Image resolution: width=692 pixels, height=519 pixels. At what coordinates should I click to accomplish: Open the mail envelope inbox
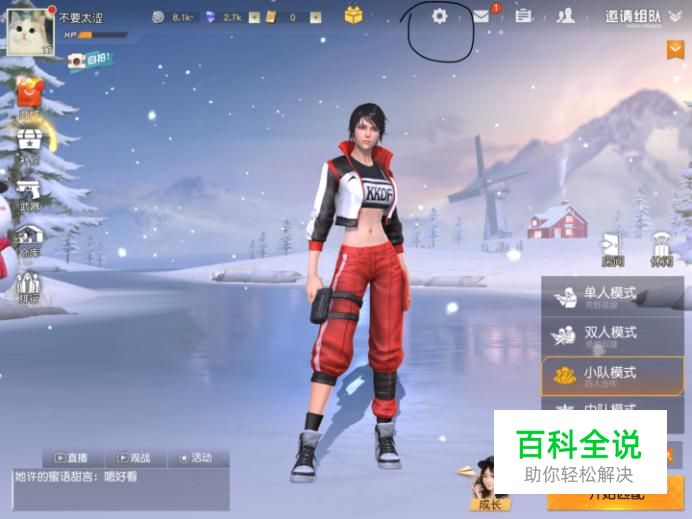(481, 16)
